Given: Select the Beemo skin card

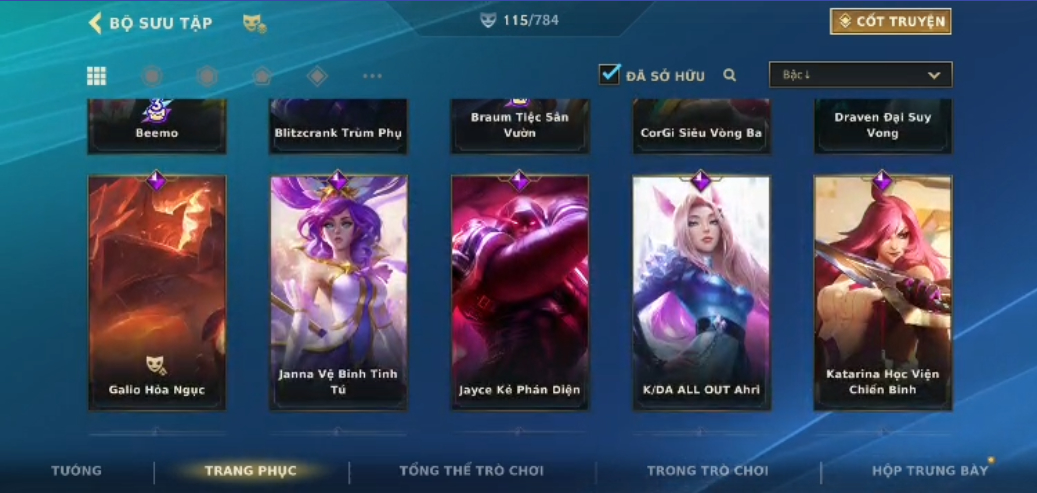Looking at the screenshot, I should point(157,125).
